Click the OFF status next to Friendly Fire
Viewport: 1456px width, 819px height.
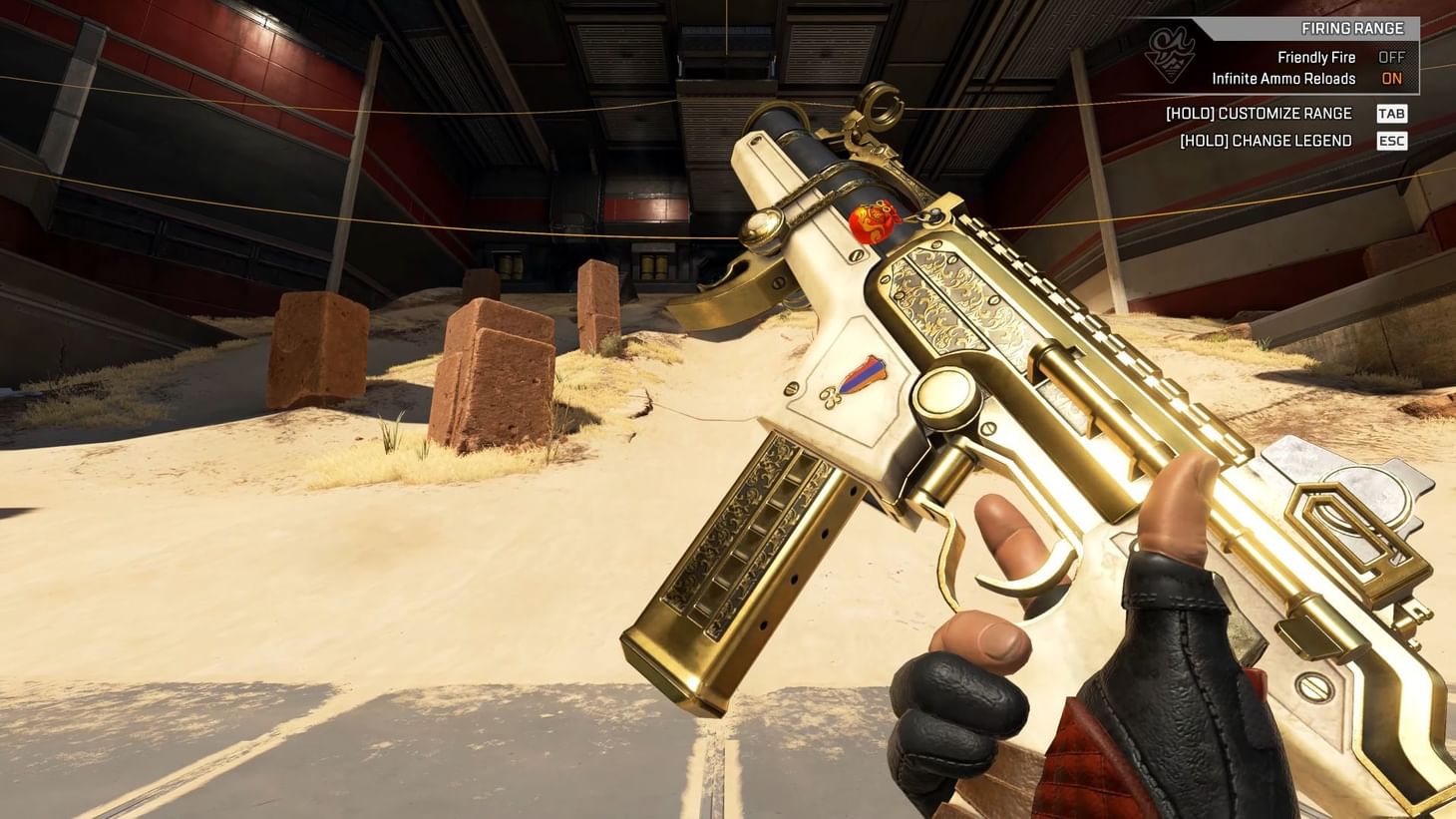tap(1392, 57)
